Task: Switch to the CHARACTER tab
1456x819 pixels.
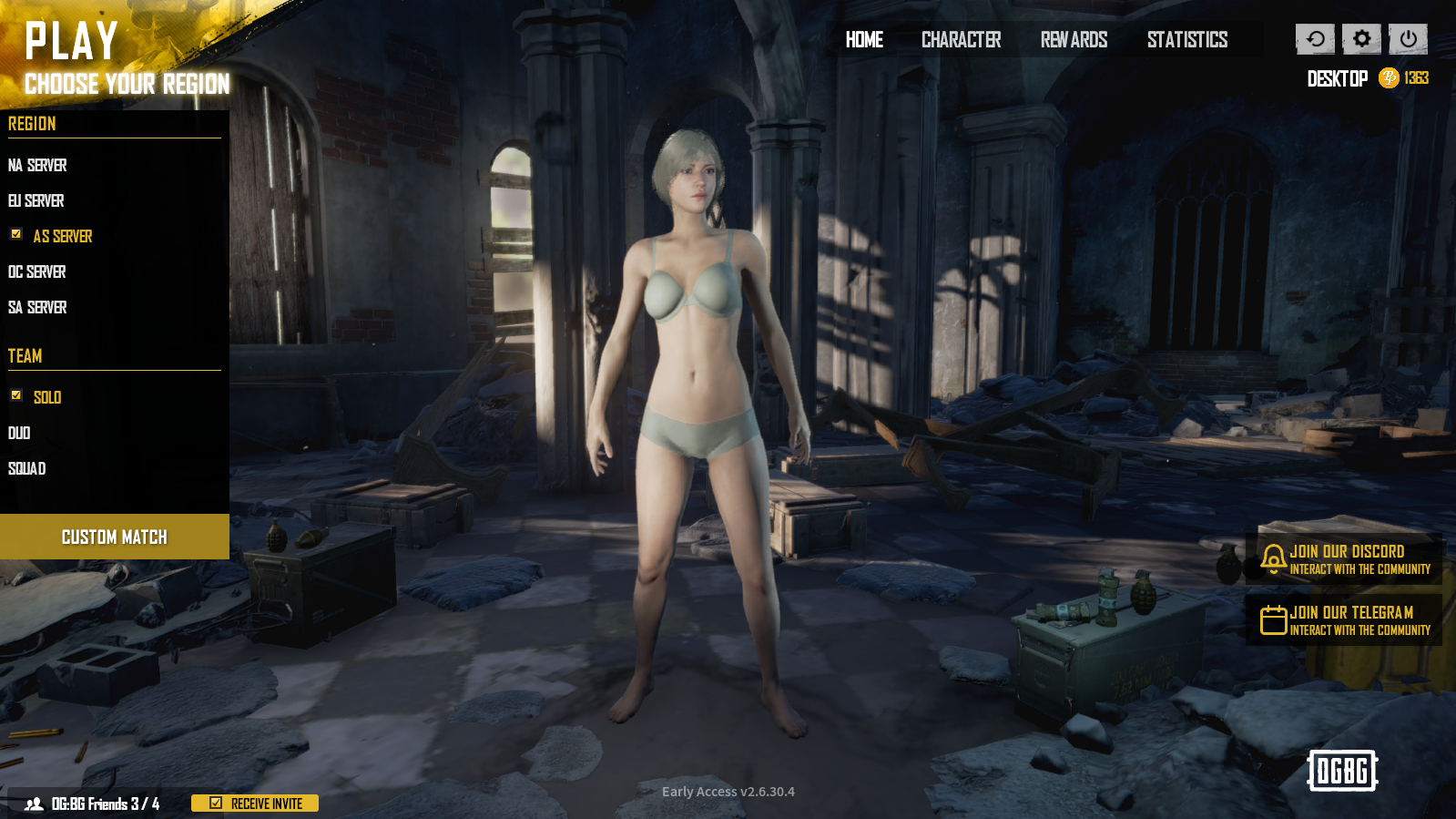Action: (960, 40)
